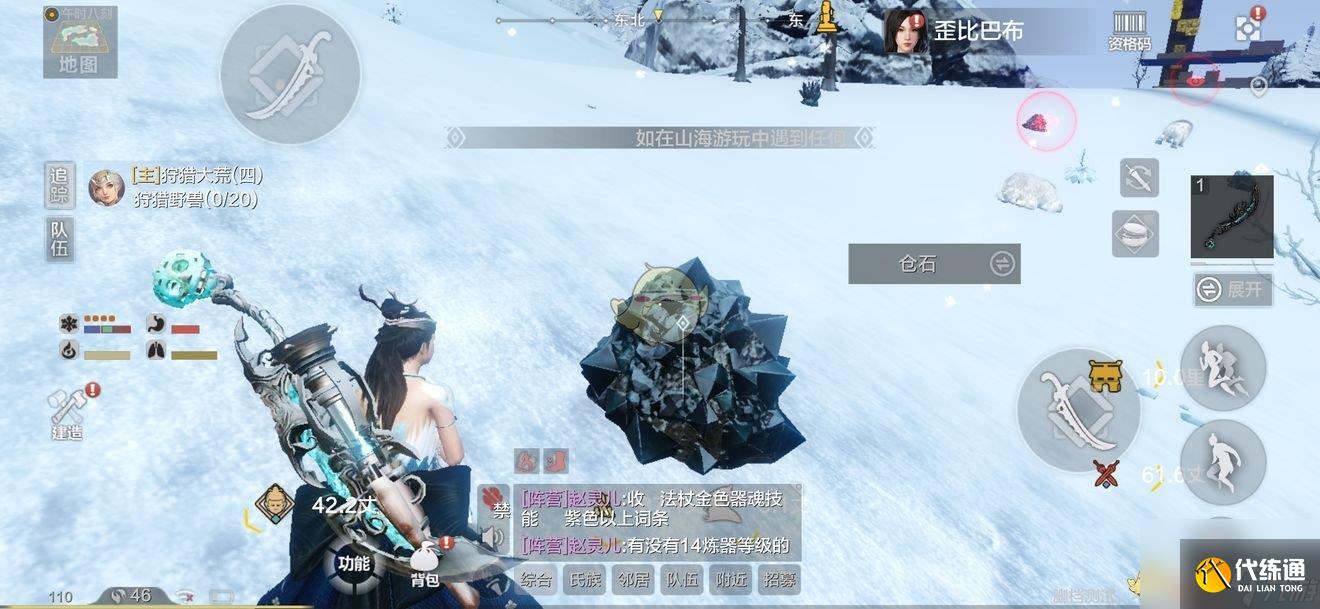Click the 歪比巴布 player portrait
Viewport: 1320px width, 609px height.
[x=905, y=31]
